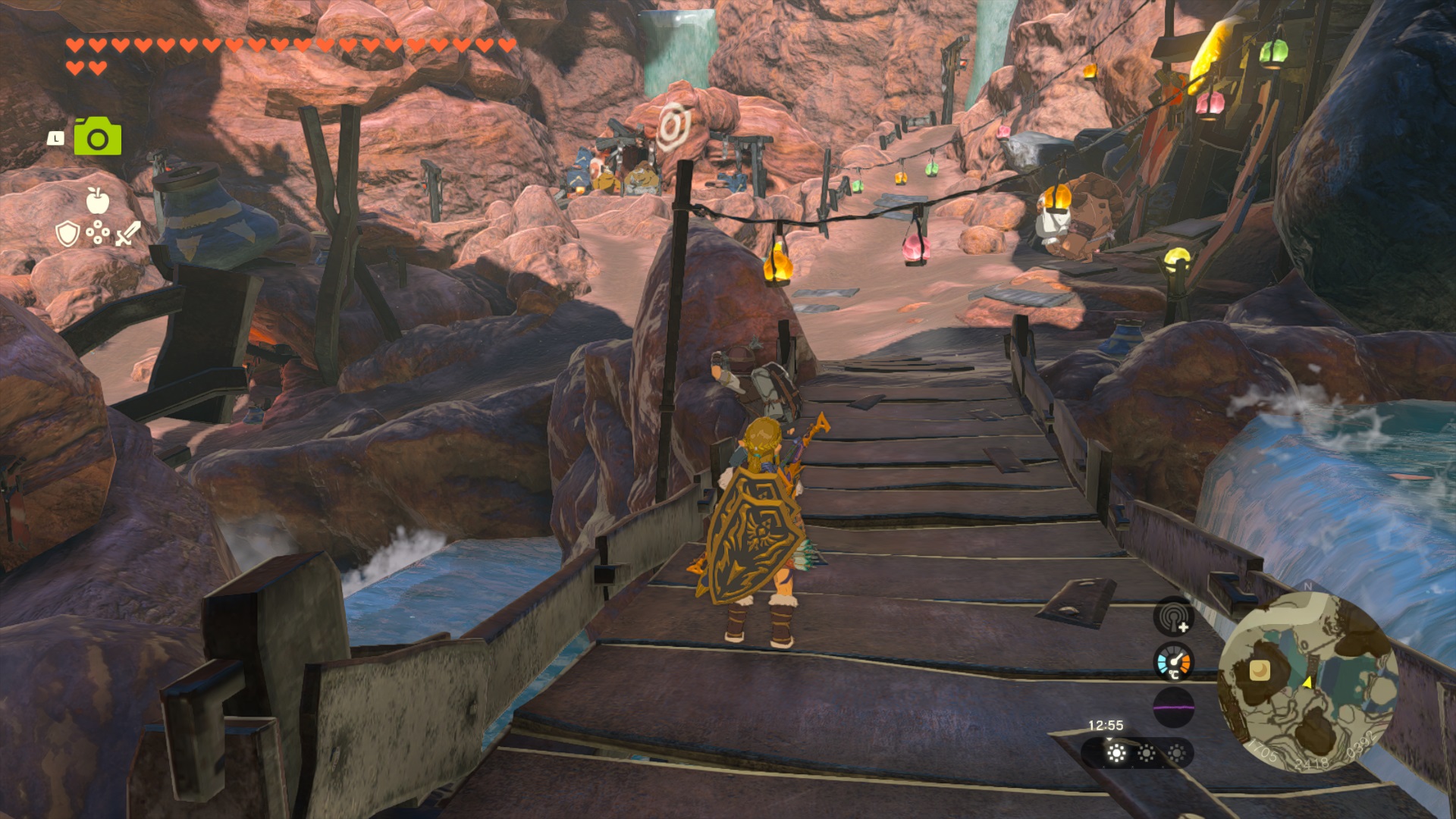Select the sword weapon quick-select icon

point(128,234)
